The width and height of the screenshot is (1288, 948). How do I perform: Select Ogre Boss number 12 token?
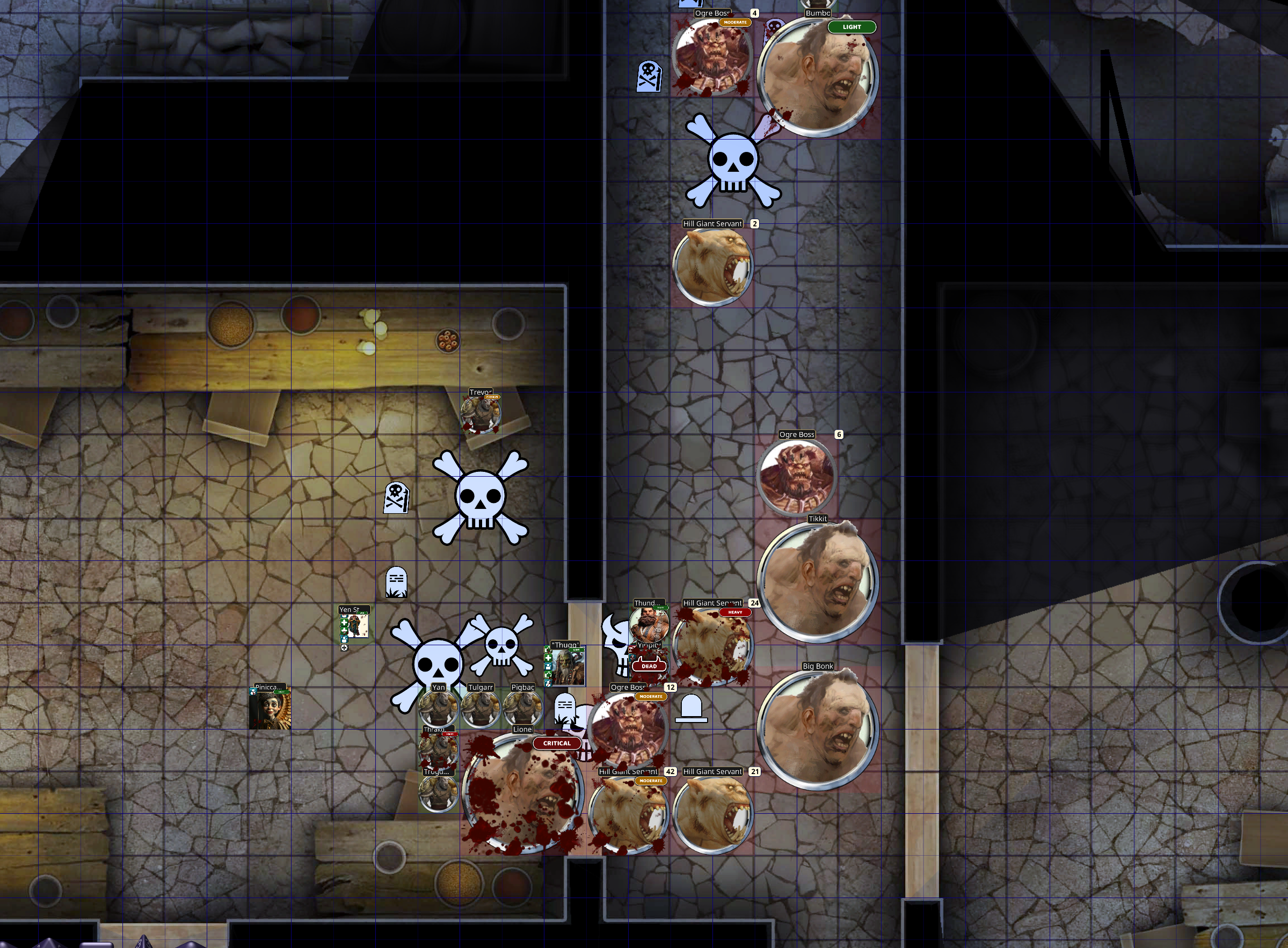click(629, 730)
